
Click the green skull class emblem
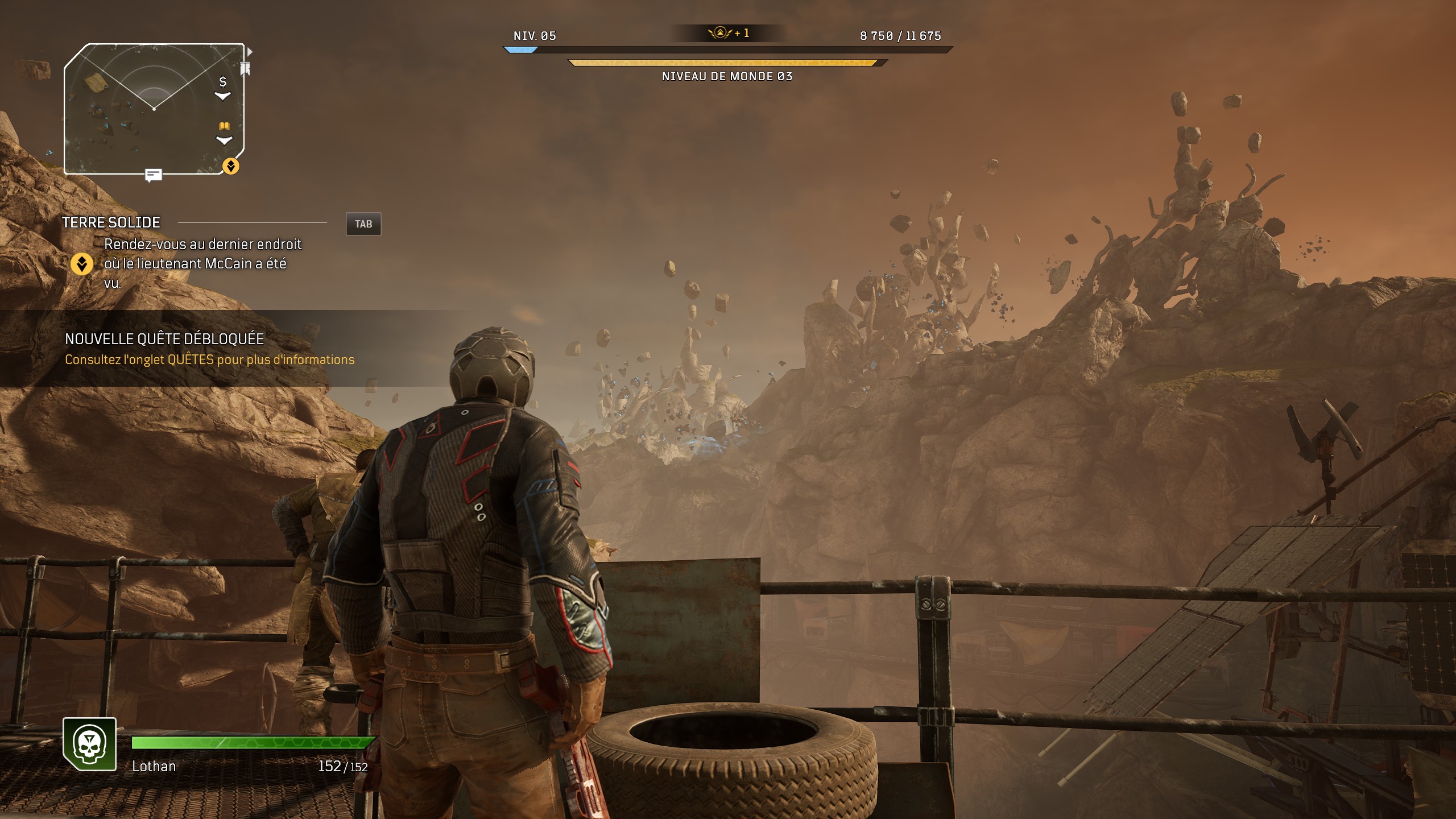pos(90,744)
